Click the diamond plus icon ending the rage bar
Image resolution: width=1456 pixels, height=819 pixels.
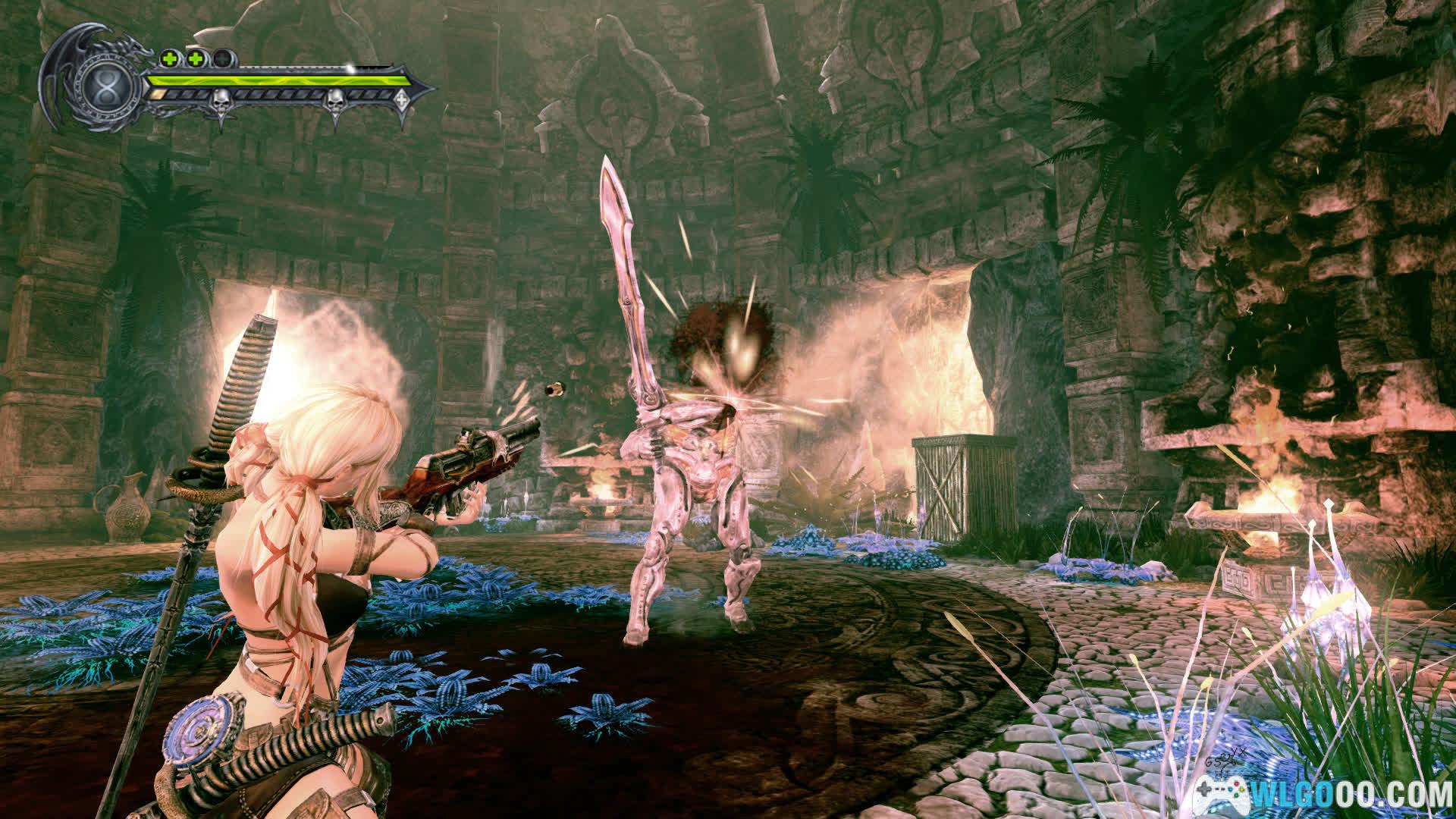pyautogui.click(x=401, y=96)
